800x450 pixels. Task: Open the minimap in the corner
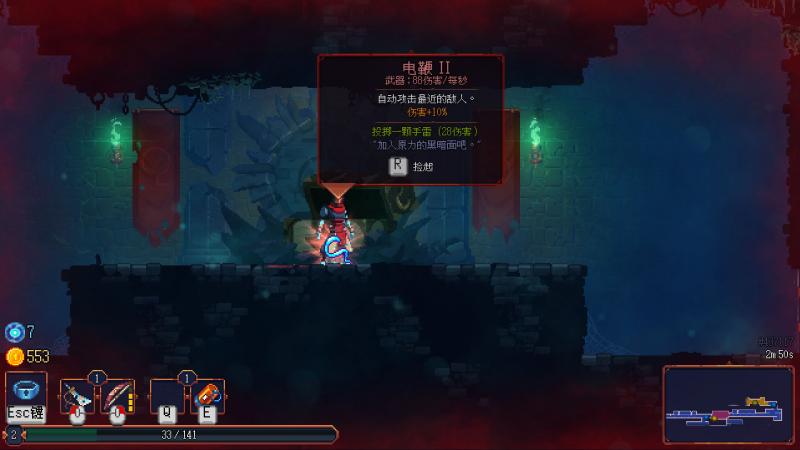coord(728,405)
